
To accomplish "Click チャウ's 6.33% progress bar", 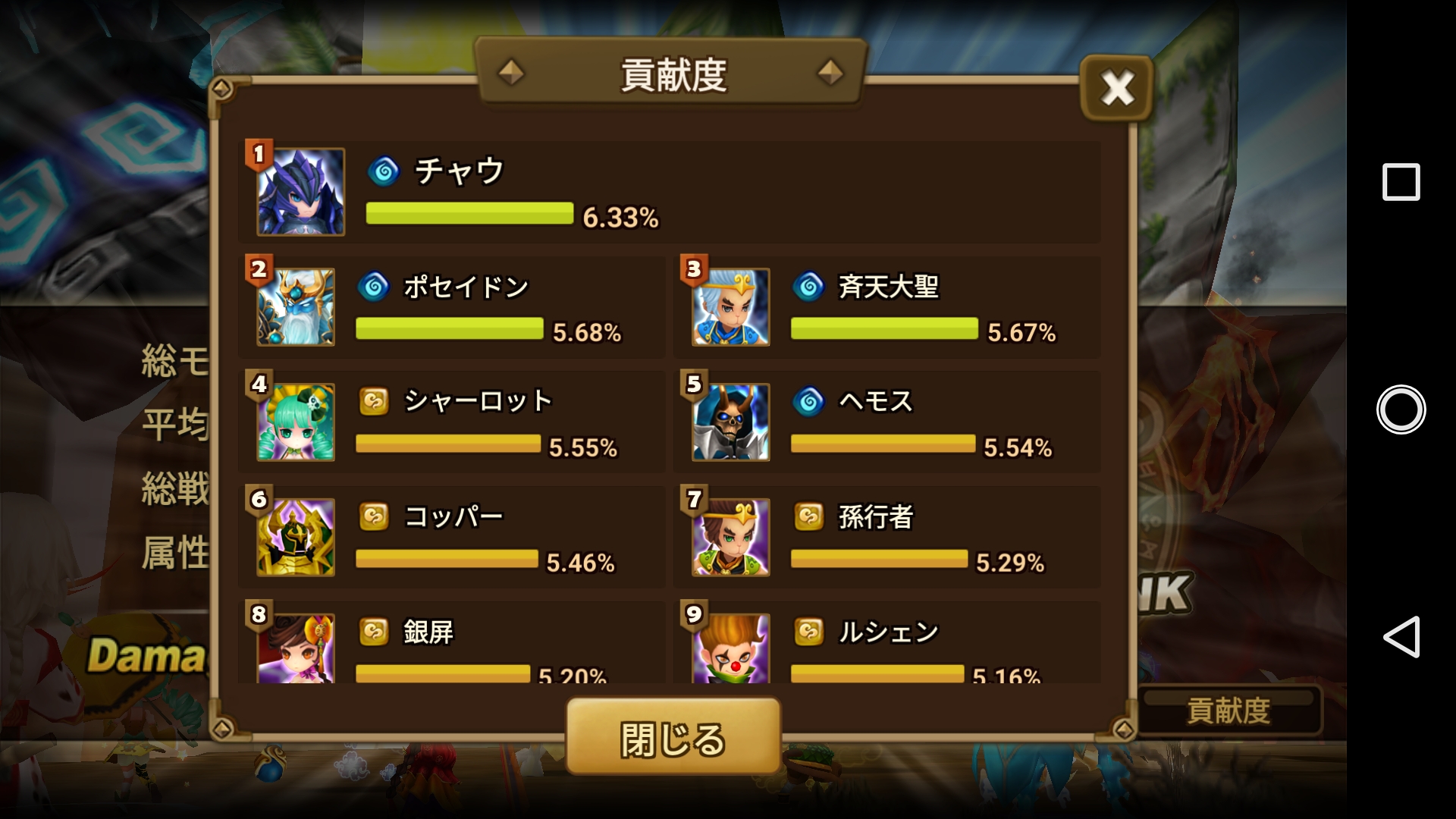I will 469,215.
